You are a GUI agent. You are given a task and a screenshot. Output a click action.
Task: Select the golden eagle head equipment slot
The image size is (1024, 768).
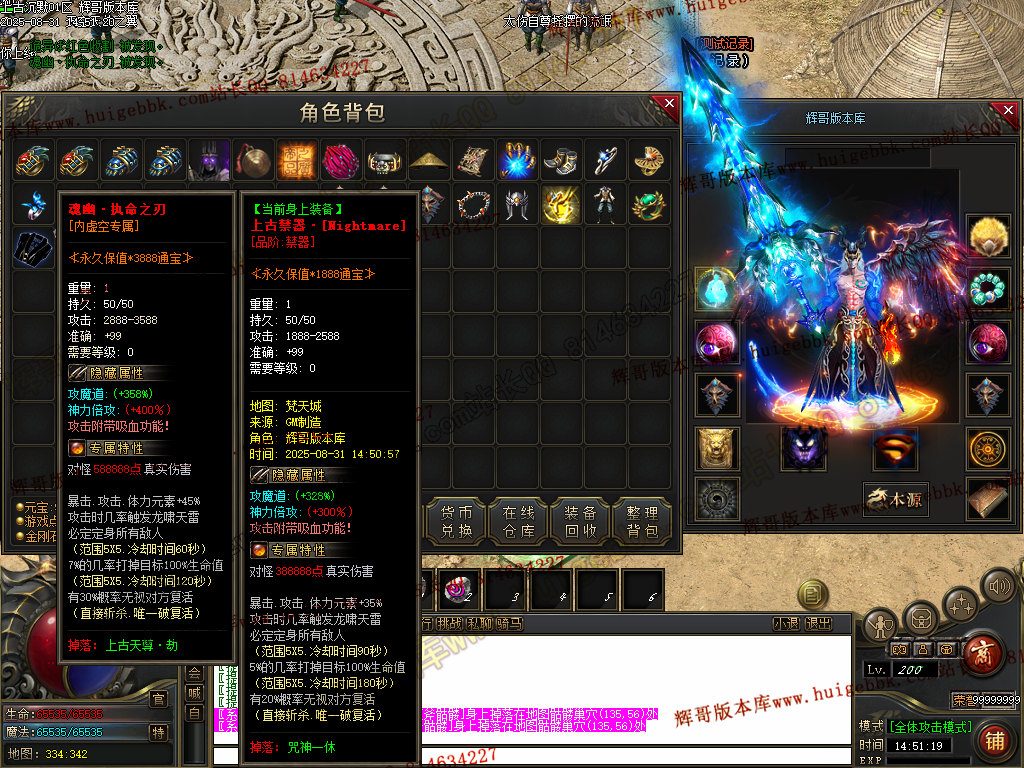coord(987,236)
